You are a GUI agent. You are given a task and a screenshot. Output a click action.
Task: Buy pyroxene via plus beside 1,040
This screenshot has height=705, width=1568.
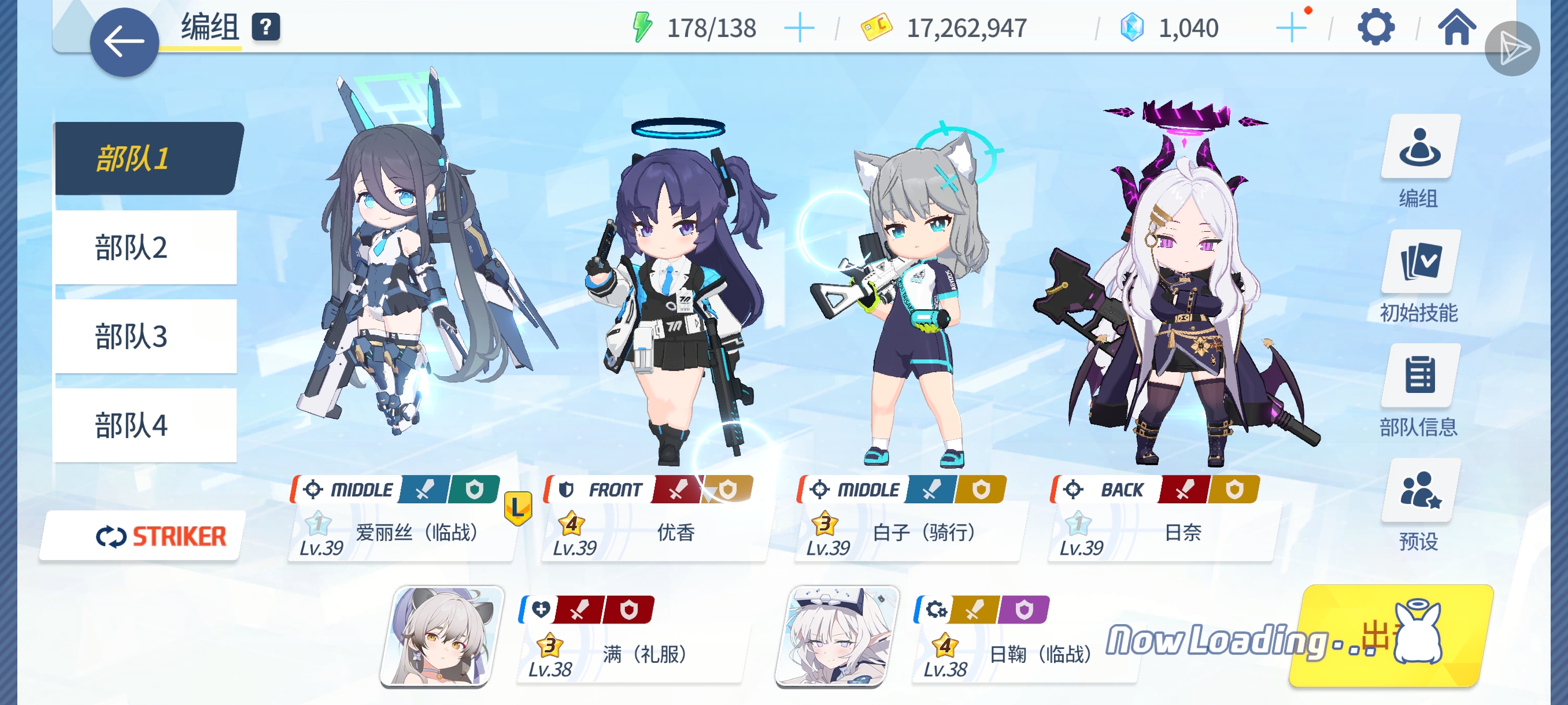(x=1290, y=27)
